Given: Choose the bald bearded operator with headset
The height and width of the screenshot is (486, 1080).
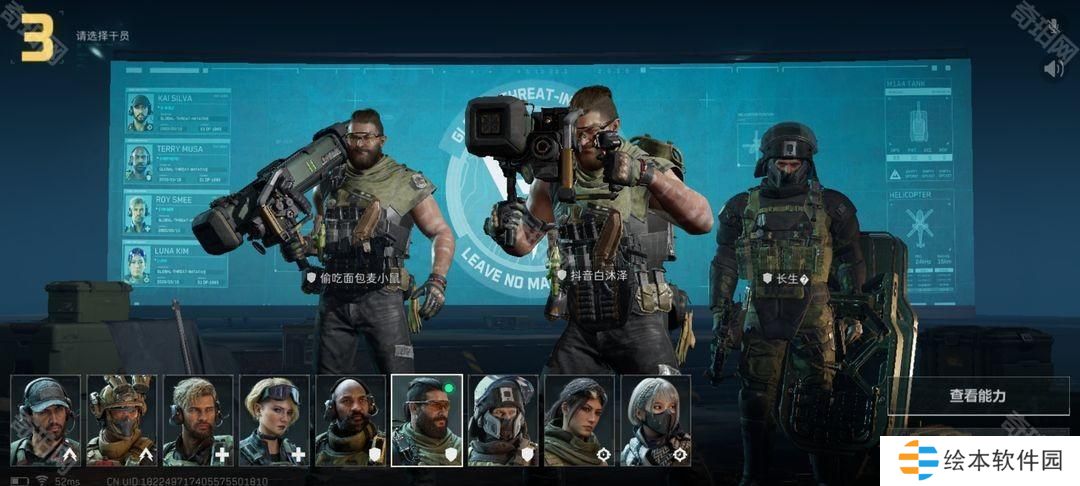Looking at the screenshot, I should point(350,420).
